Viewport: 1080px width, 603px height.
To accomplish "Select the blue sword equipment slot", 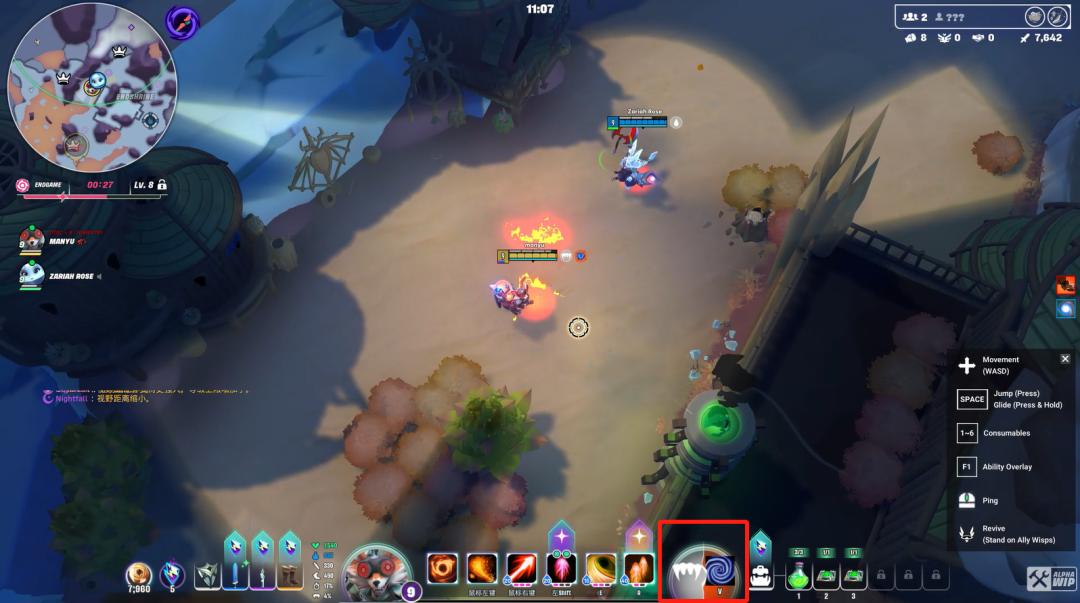I will coord(234,576).
